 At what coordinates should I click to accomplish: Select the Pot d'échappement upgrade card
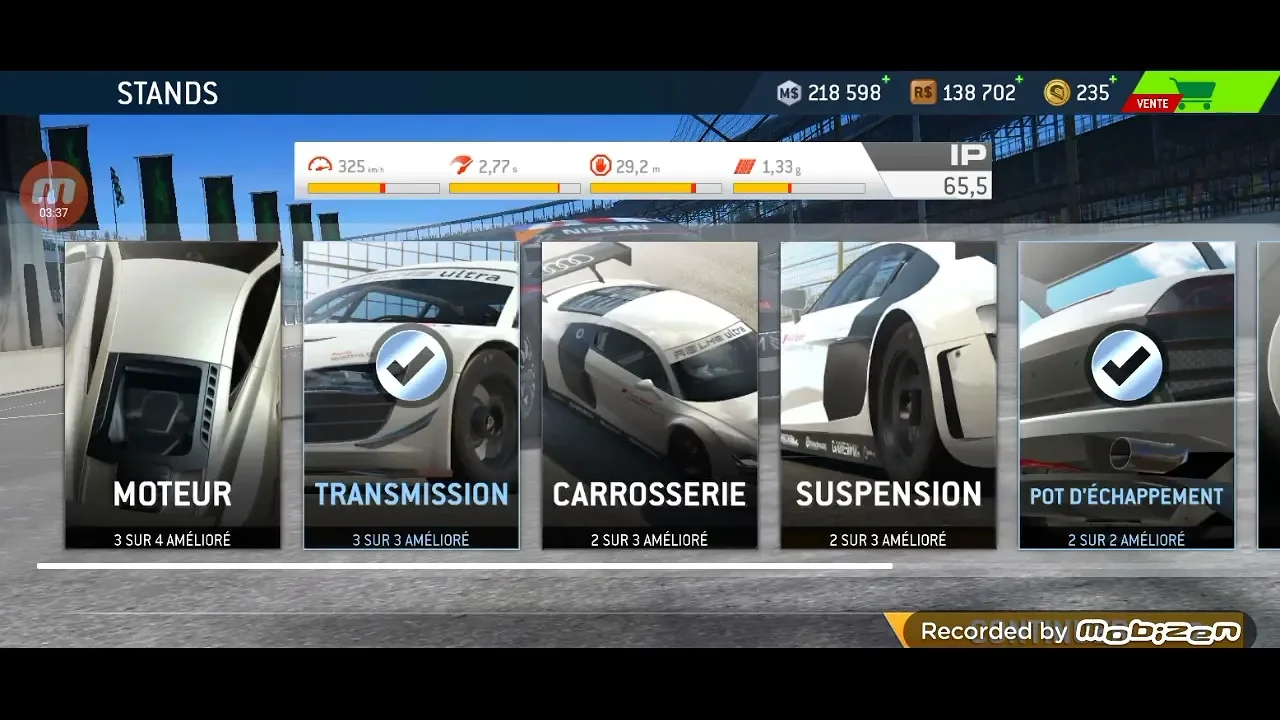(1126, 395)
